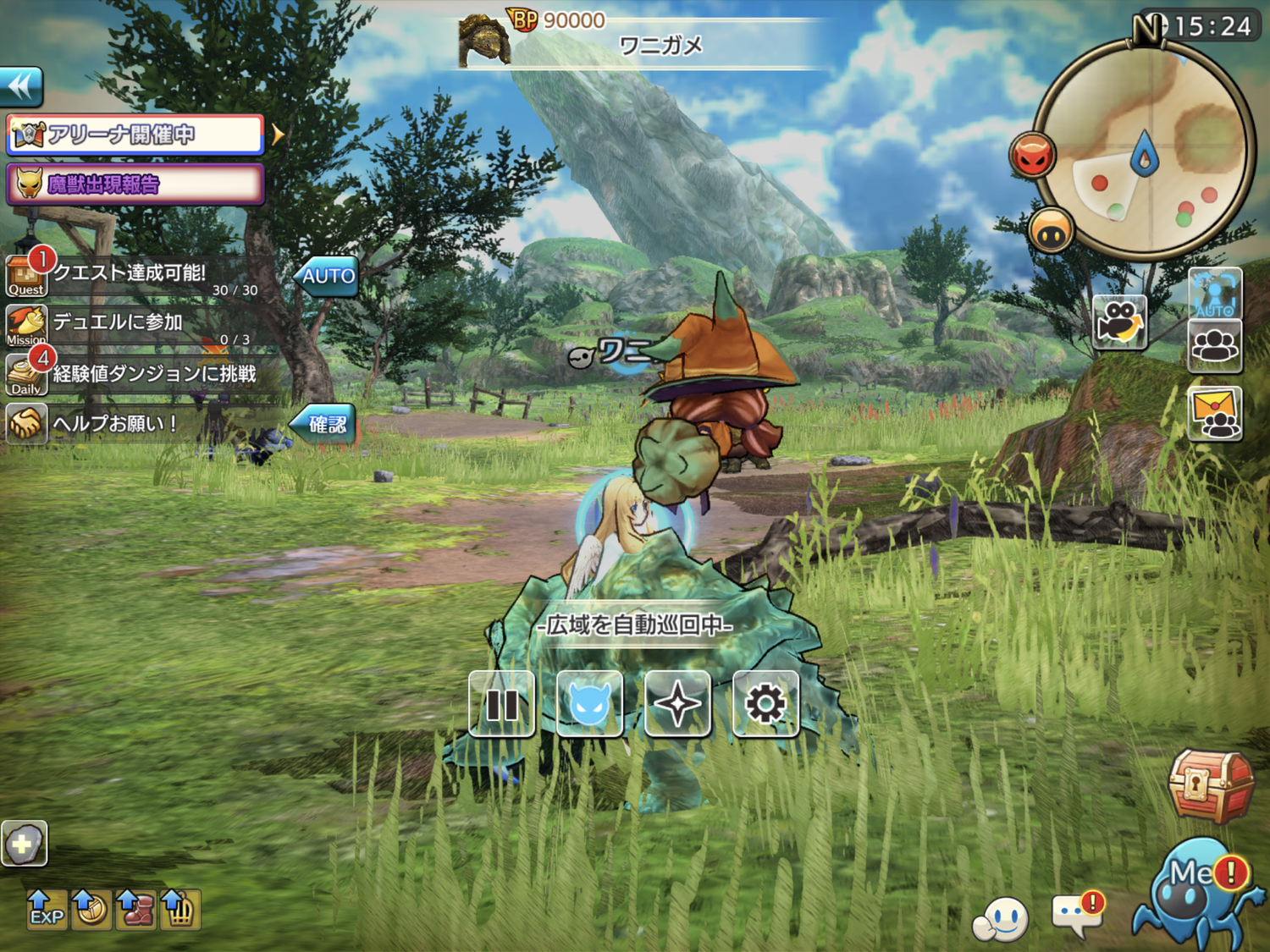Open the party members icon

click(1215, 345)
